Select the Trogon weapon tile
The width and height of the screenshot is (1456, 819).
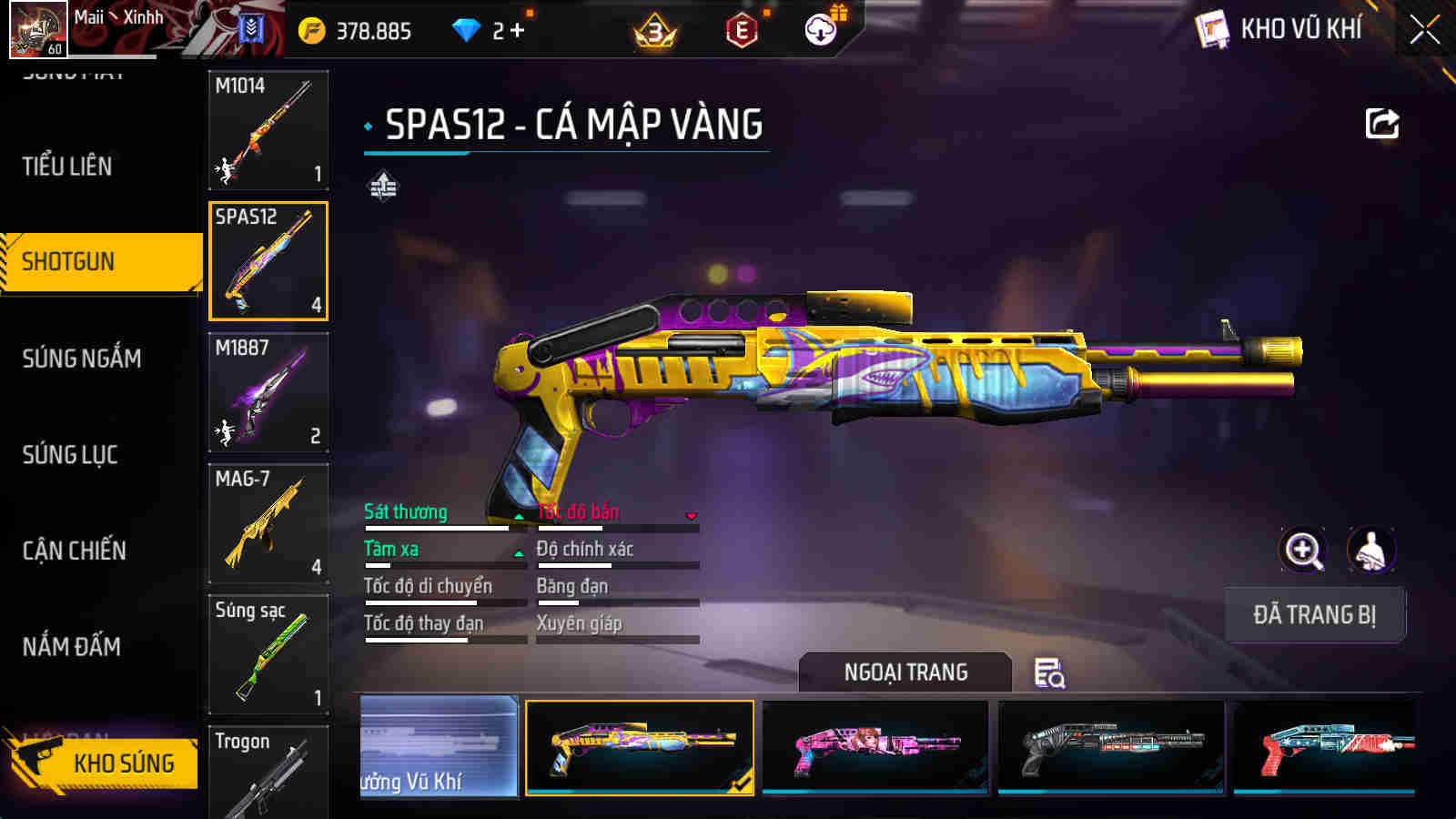(x=268, y=772)
